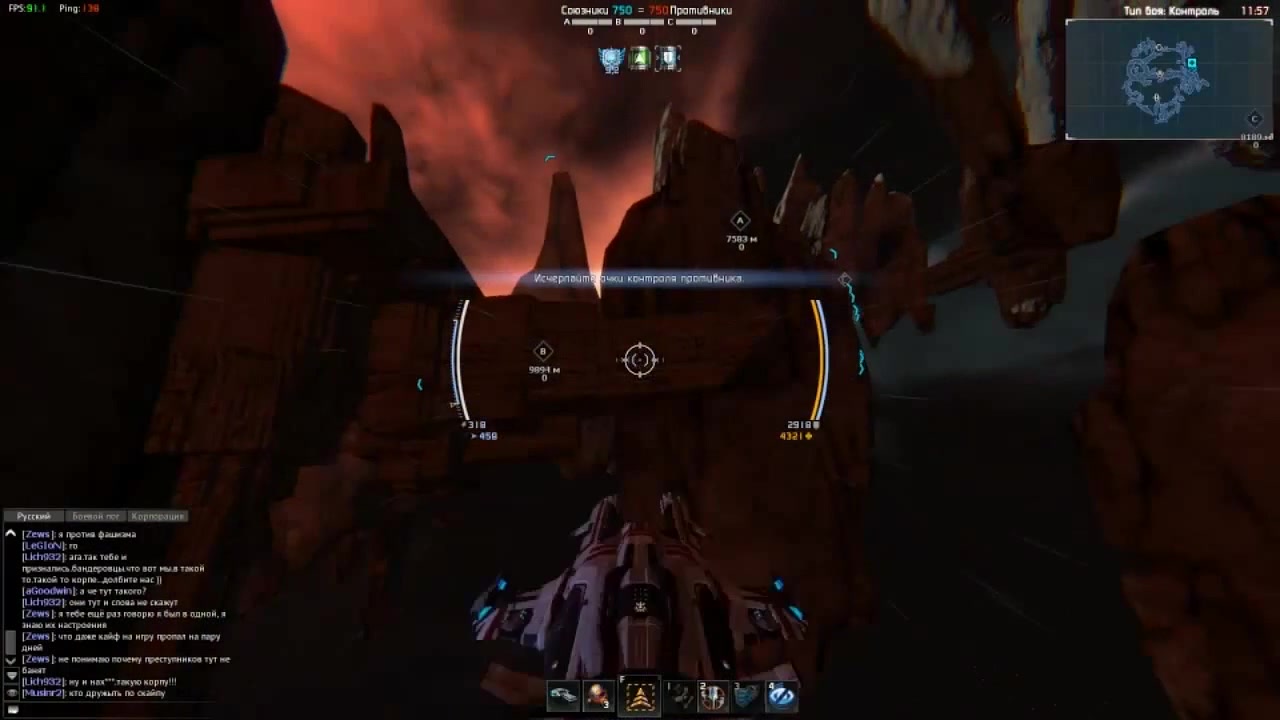
Task: Open the minimap in the top-right corner
Action: [x=1166, y=79]
